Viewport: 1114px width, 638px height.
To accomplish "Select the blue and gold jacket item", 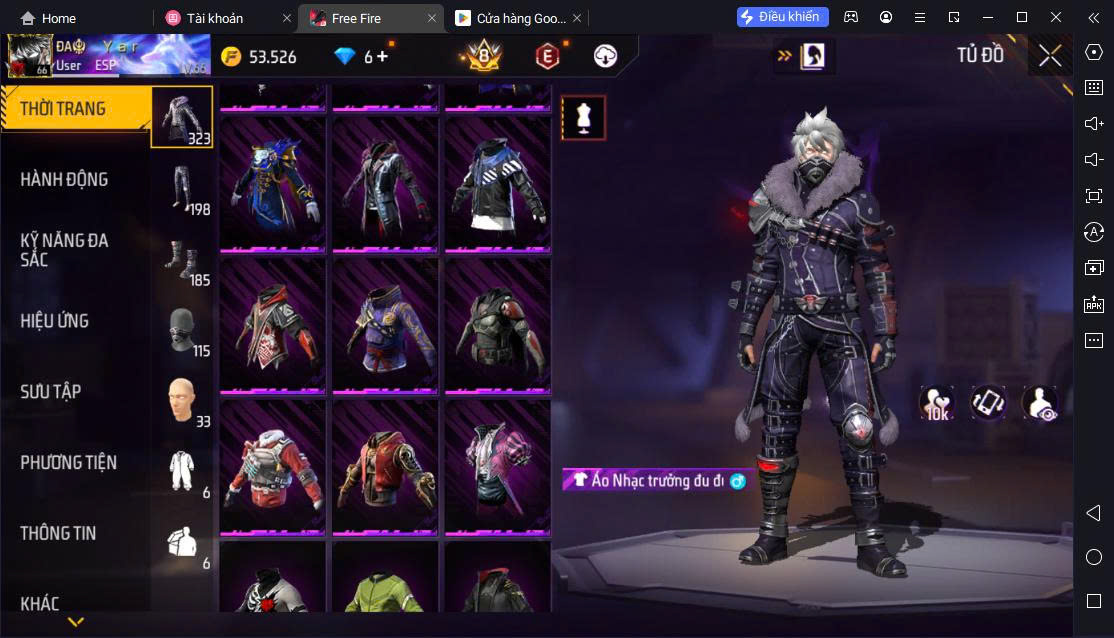I will point(272,183).
